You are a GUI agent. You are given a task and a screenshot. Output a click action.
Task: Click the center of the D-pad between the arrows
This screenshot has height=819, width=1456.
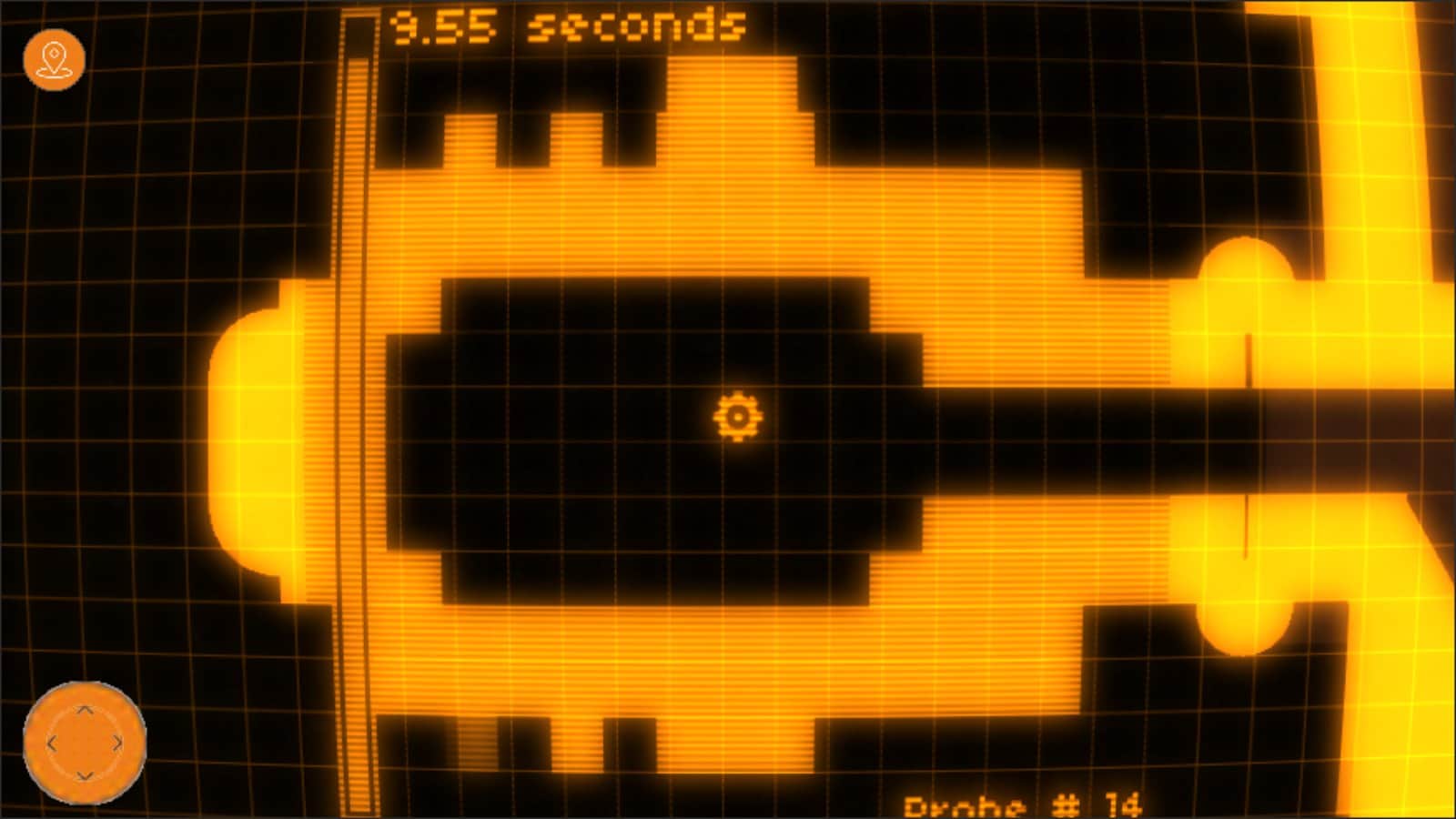pyautogui.click(x=86, y=742)
